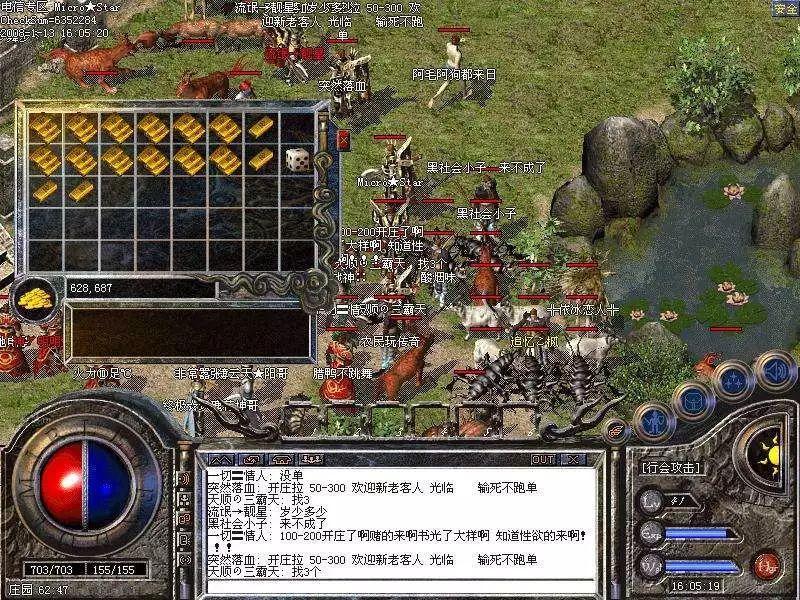Close the inventory bag window
Viewport: 800px width, 600px height.
point(344,139)
